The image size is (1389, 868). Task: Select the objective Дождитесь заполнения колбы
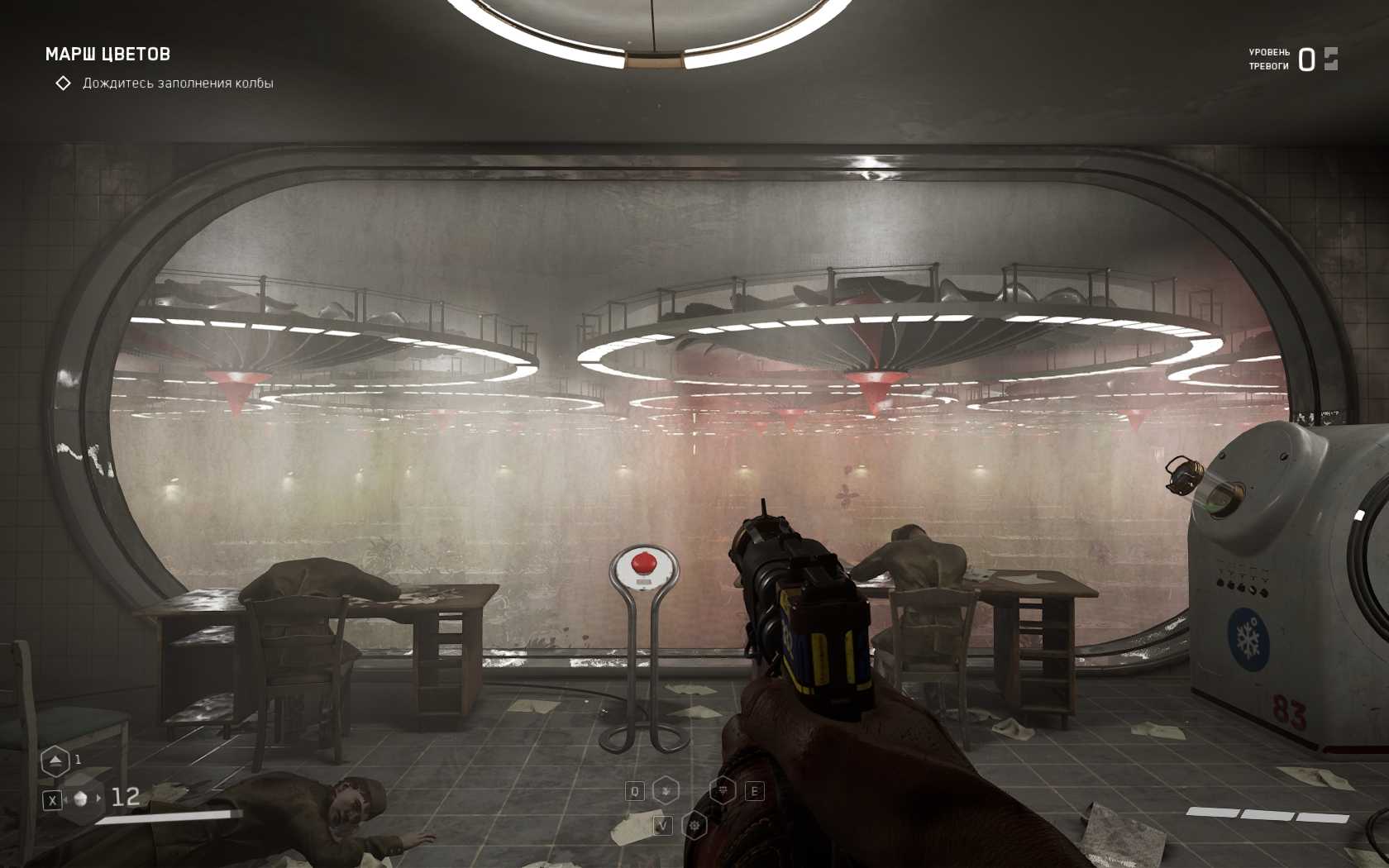tap(177, 83)
